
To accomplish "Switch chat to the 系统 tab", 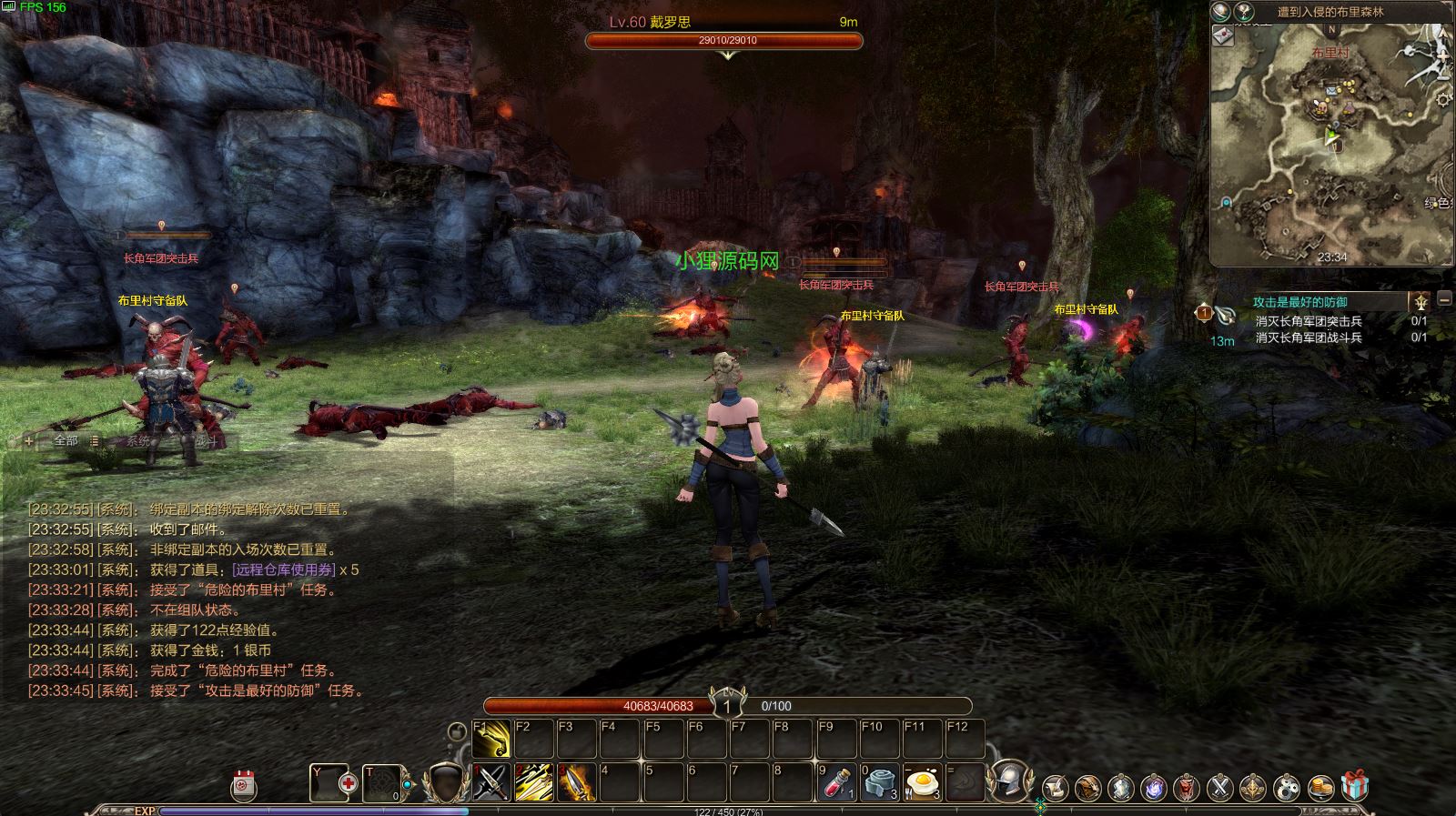I will (138, 441).
